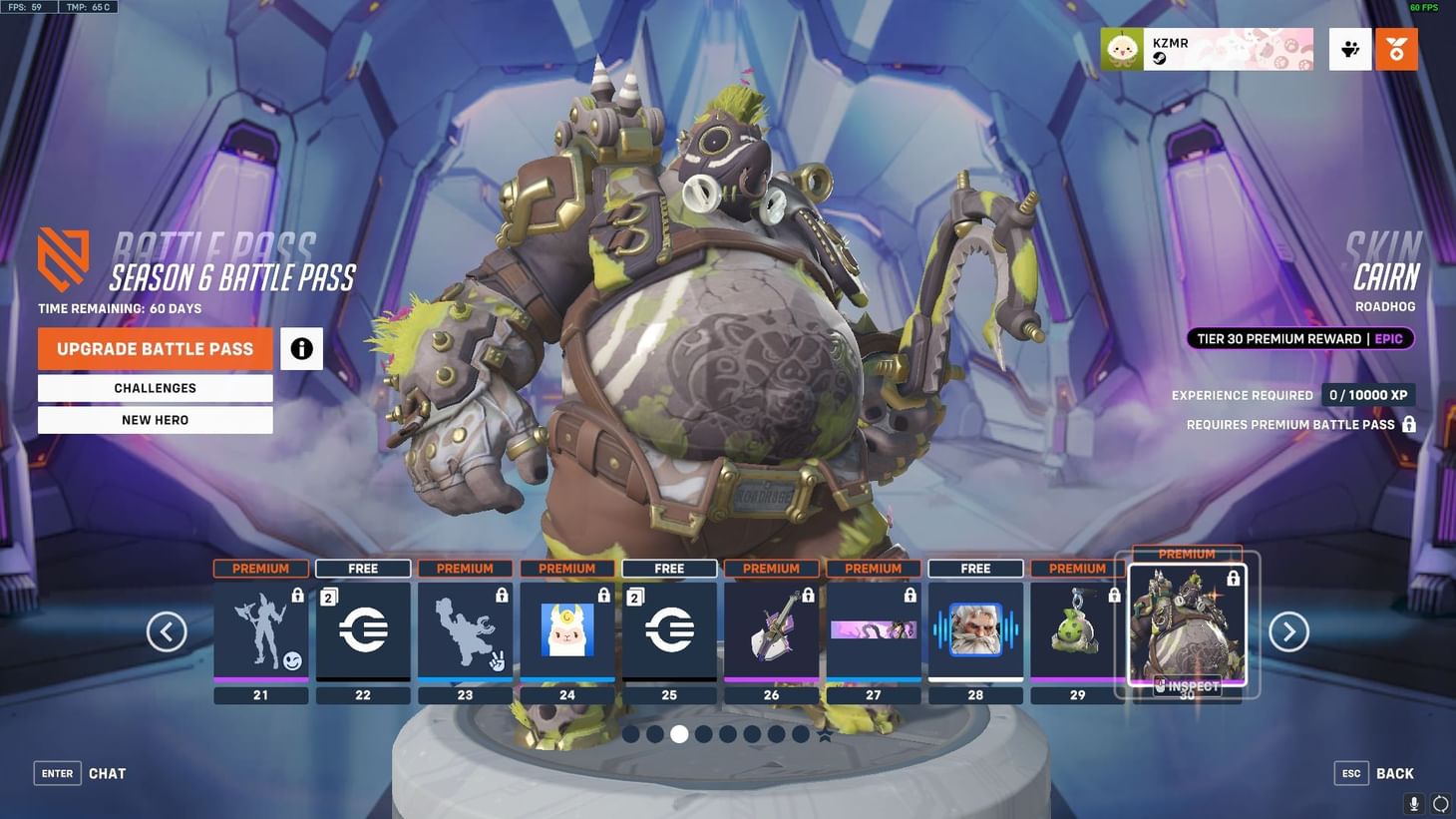1456x819 pixels.
Task: Select the highlighted third page dot
Action: pyautogui.click(x=680, y=734)
